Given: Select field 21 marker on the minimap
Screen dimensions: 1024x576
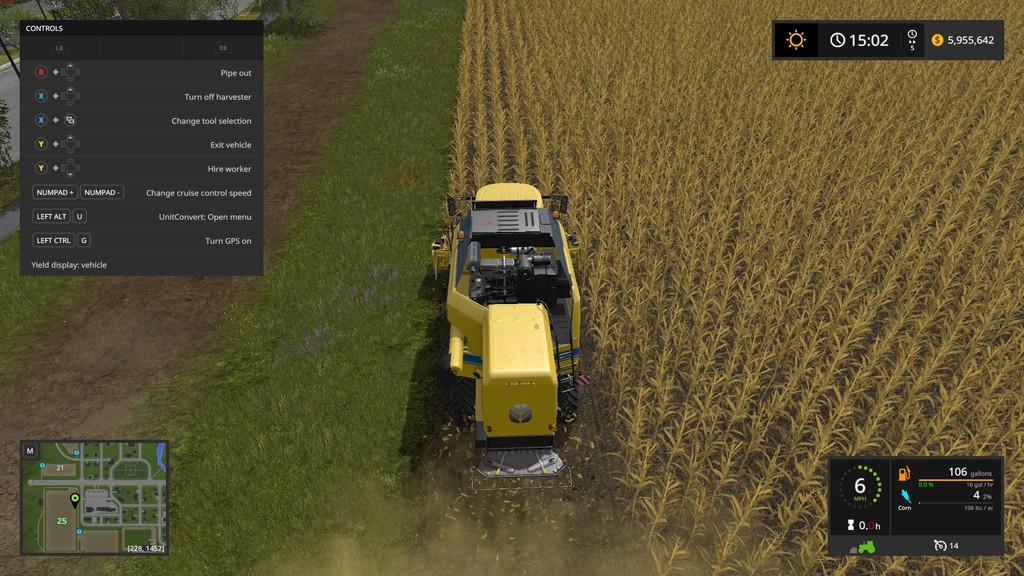Looking at the screenshot, I should click(60, 468).
